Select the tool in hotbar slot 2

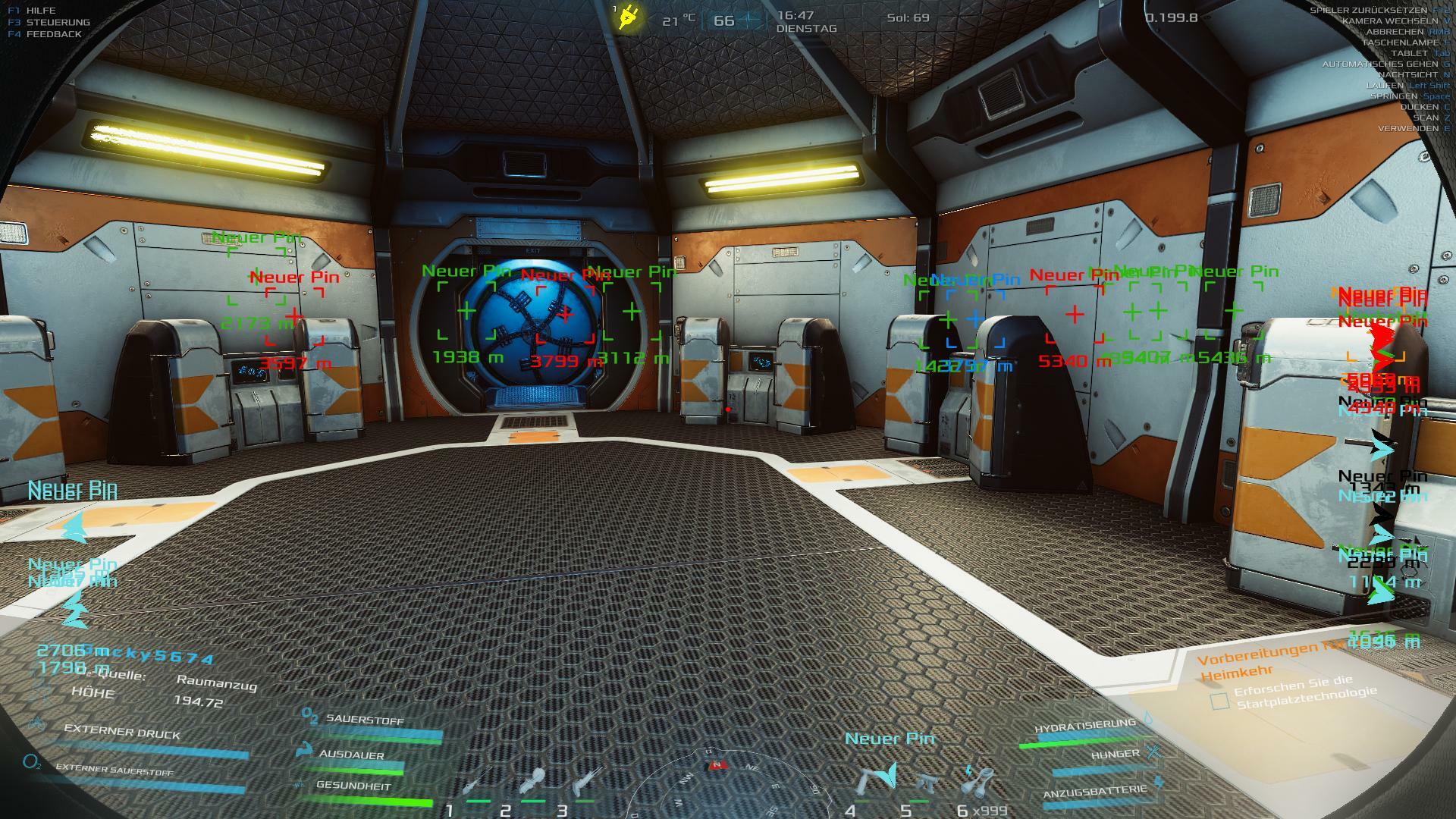(x=531, y=783)
